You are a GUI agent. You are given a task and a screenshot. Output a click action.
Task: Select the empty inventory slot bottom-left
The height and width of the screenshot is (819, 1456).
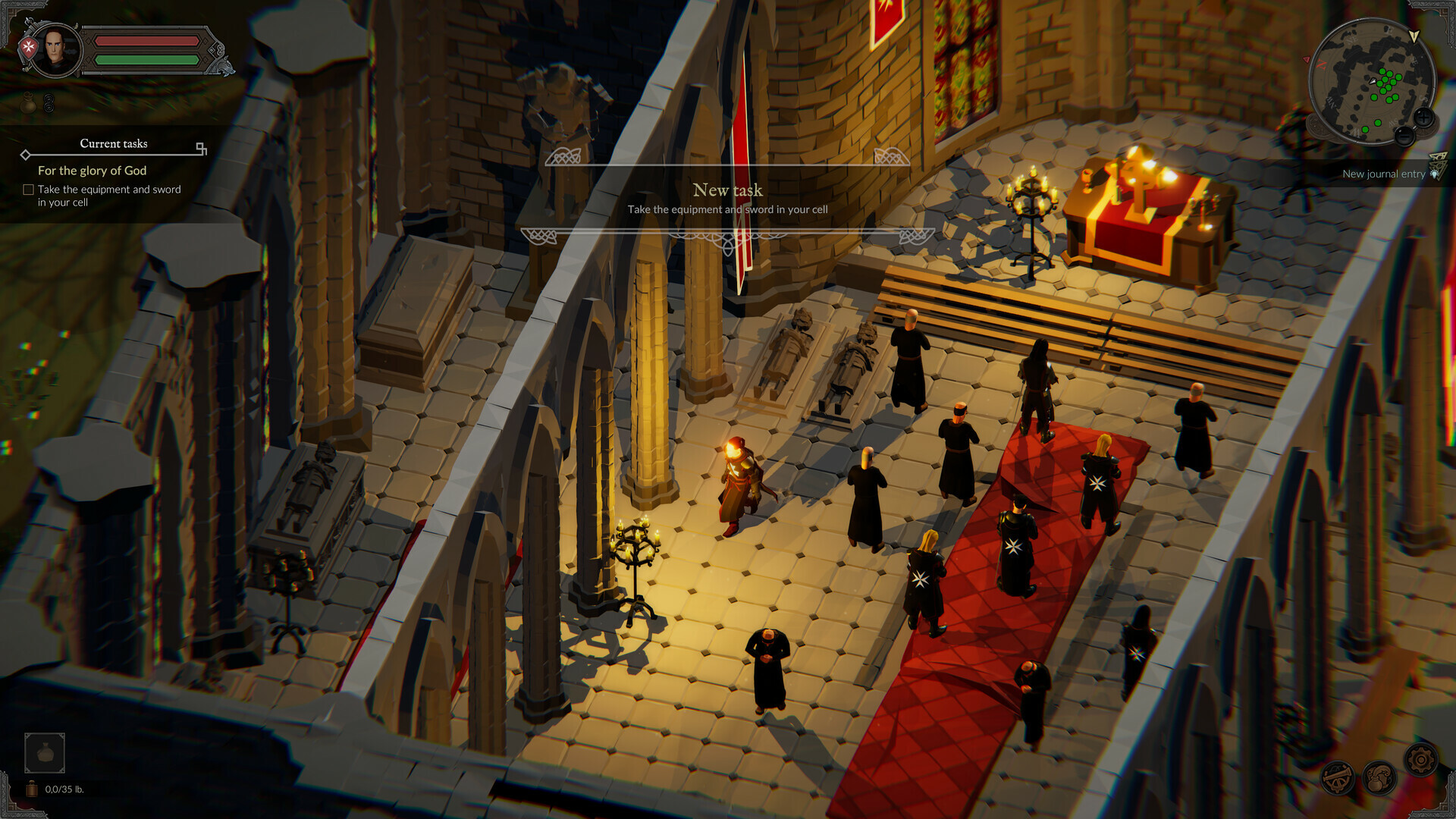(45, 752)
